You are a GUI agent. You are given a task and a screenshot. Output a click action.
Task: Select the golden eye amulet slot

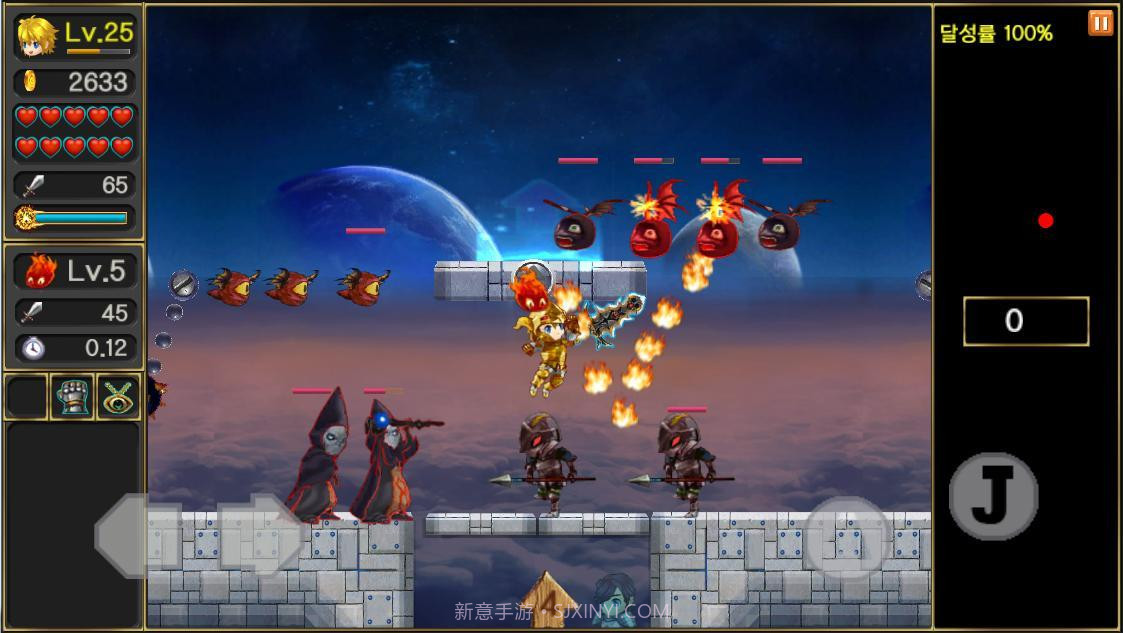pyautogui.click(x=118, y=397)
